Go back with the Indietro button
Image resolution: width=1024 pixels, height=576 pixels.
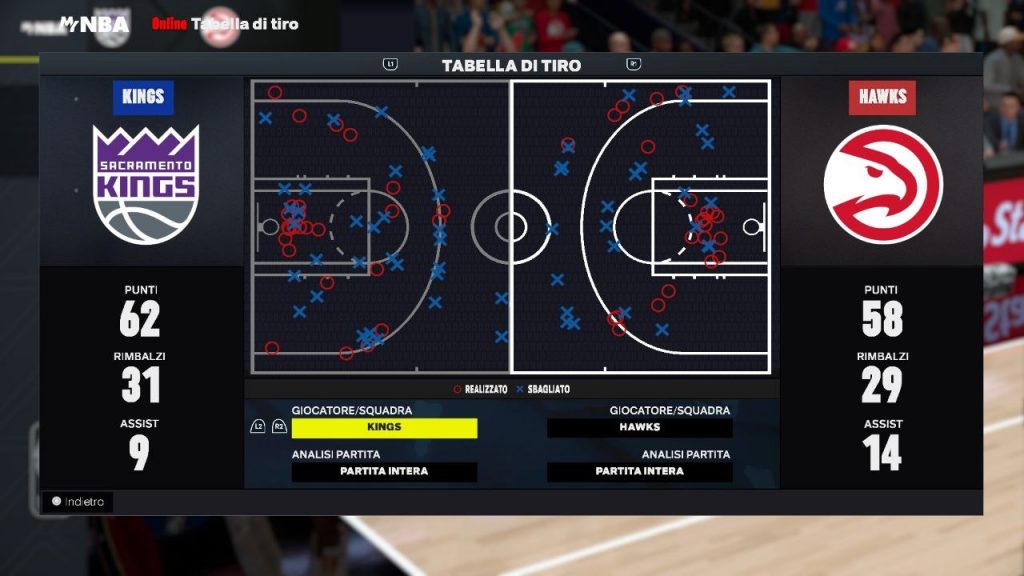pyautogui.click(x=78, y=502)
